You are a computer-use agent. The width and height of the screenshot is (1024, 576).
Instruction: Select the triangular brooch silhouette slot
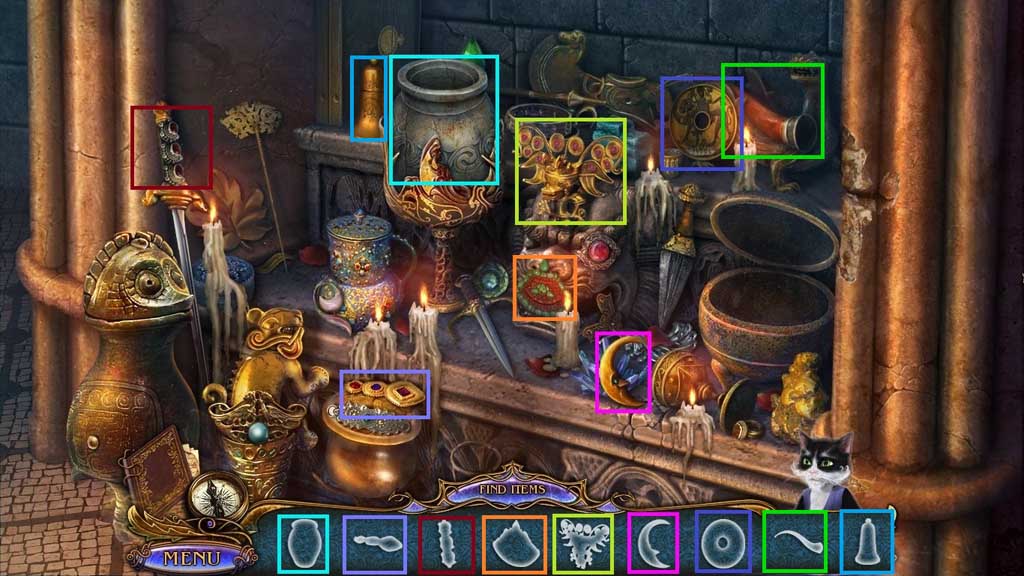[x=514, y=543]
